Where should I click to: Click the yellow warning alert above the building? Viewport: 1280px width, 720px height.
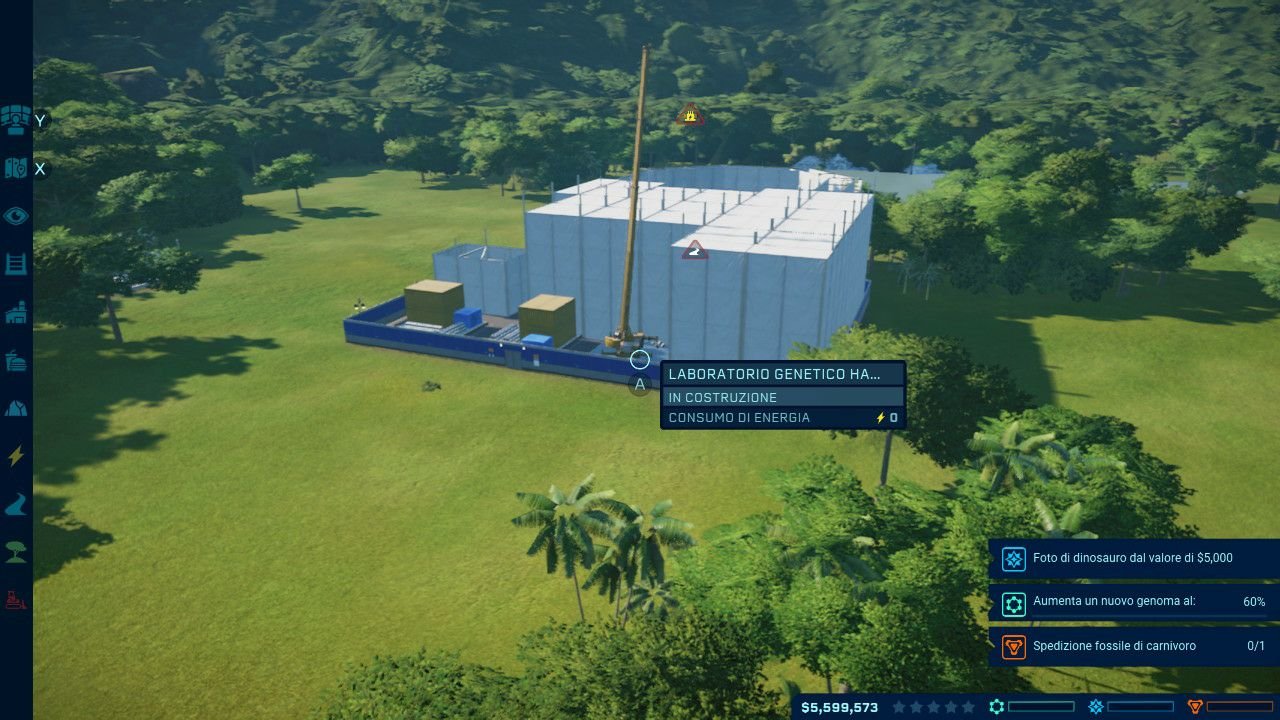pos(689,116)
